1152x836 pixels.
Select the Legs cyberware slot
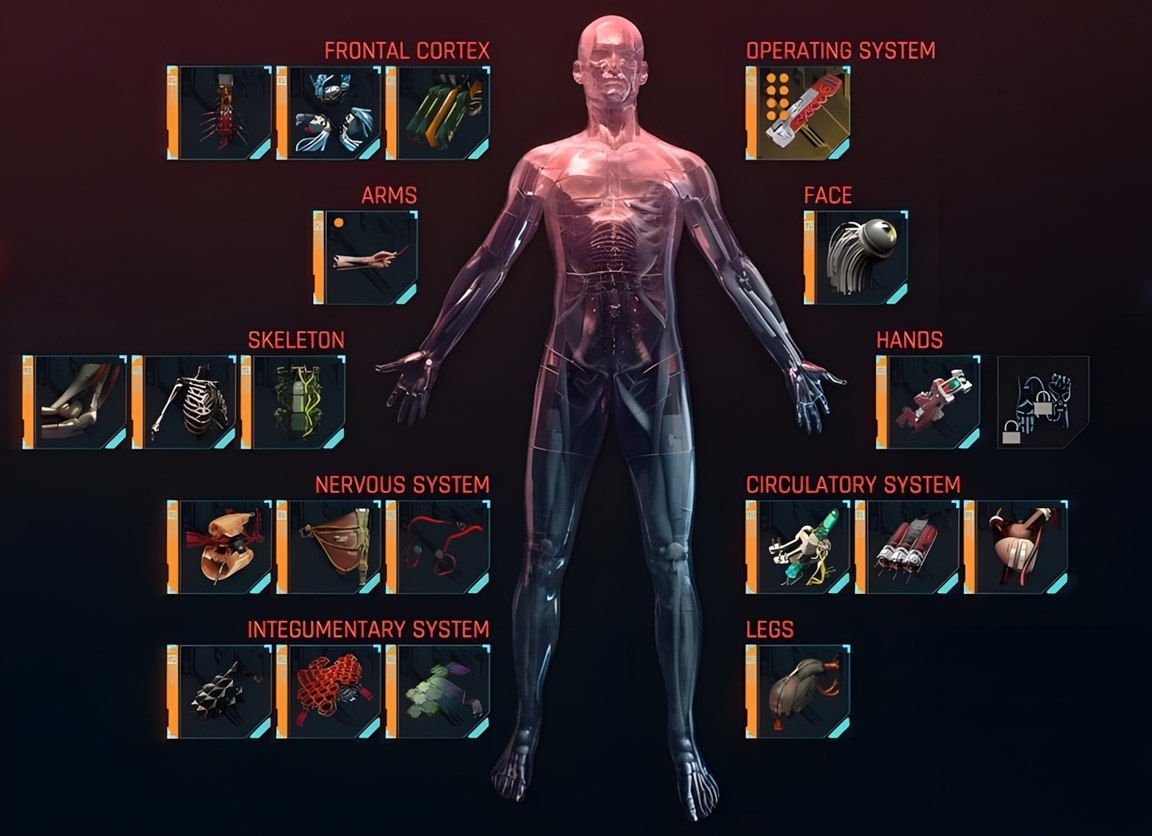click(x=798, y=691)
